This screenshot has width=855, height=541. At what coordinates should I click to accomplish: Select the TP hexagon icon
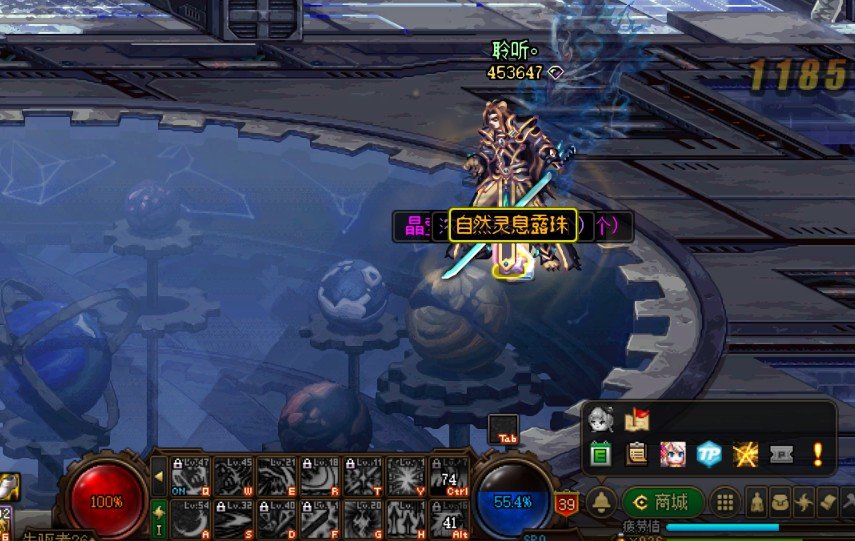click(709, 454)
